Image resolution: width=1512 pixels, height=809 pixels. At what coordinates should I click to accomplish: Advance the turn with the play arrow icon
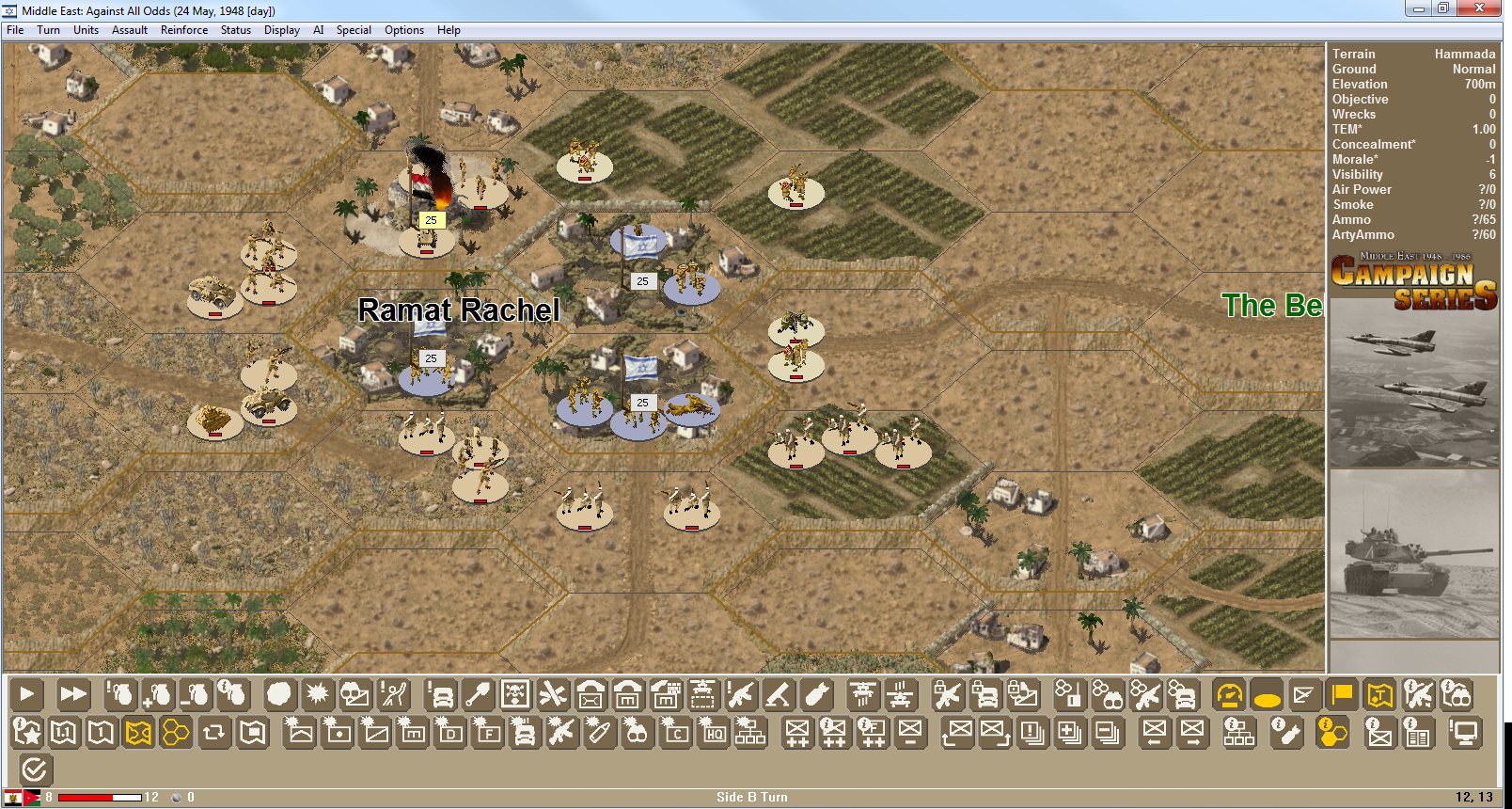[x=26, y=694]
